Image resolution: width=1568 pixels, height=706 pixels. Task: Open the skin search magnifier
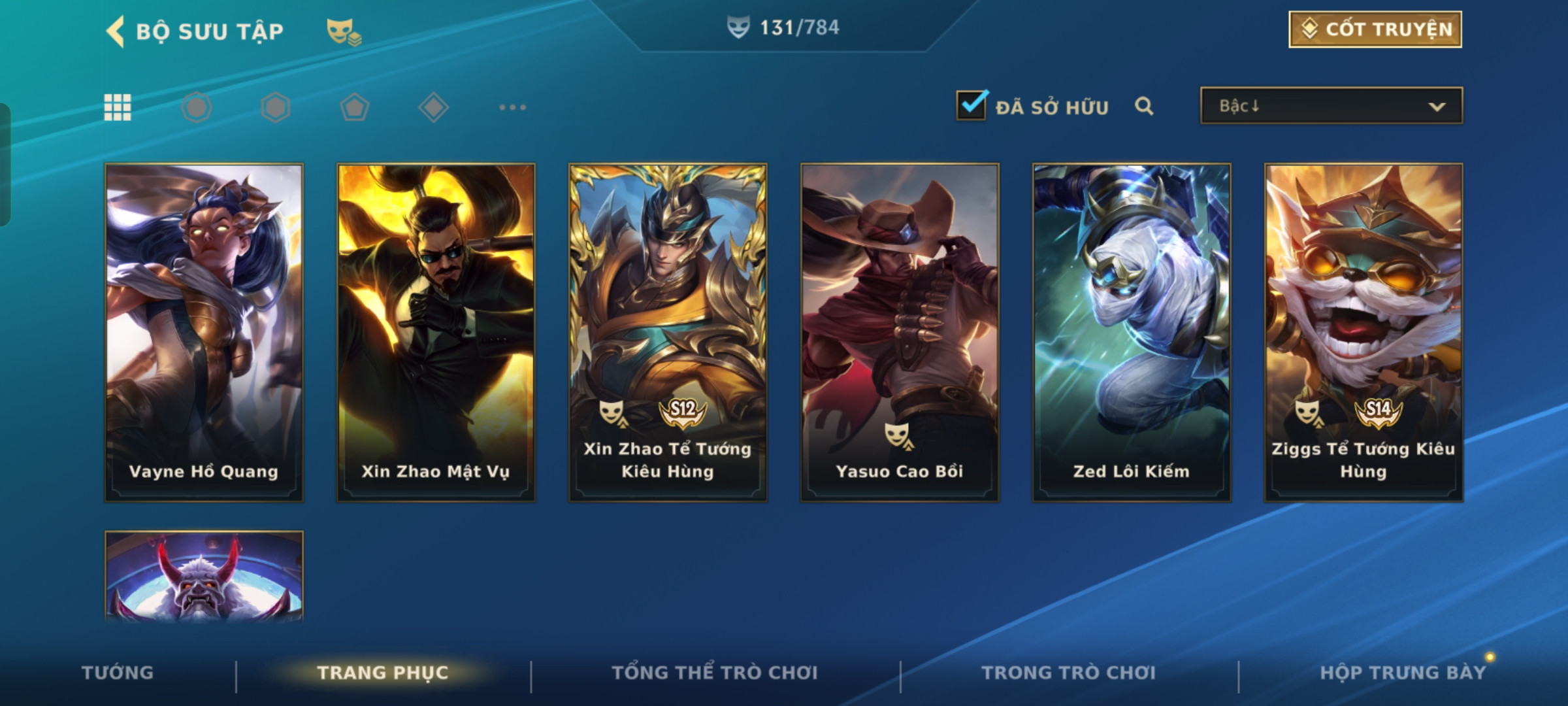point(1143,106)
